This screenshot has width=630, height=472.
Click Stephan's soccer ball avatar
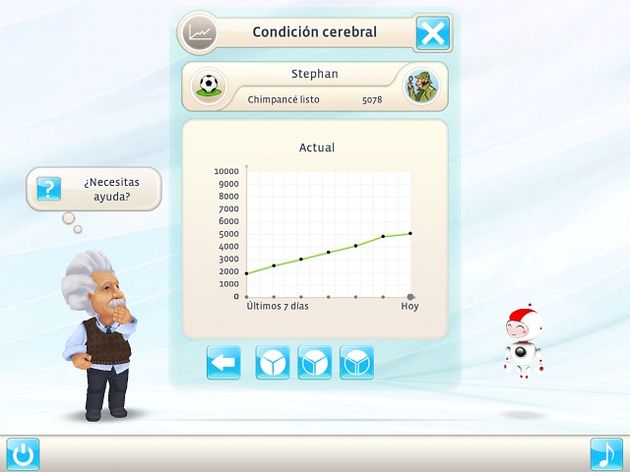click(x=209, y=86)
